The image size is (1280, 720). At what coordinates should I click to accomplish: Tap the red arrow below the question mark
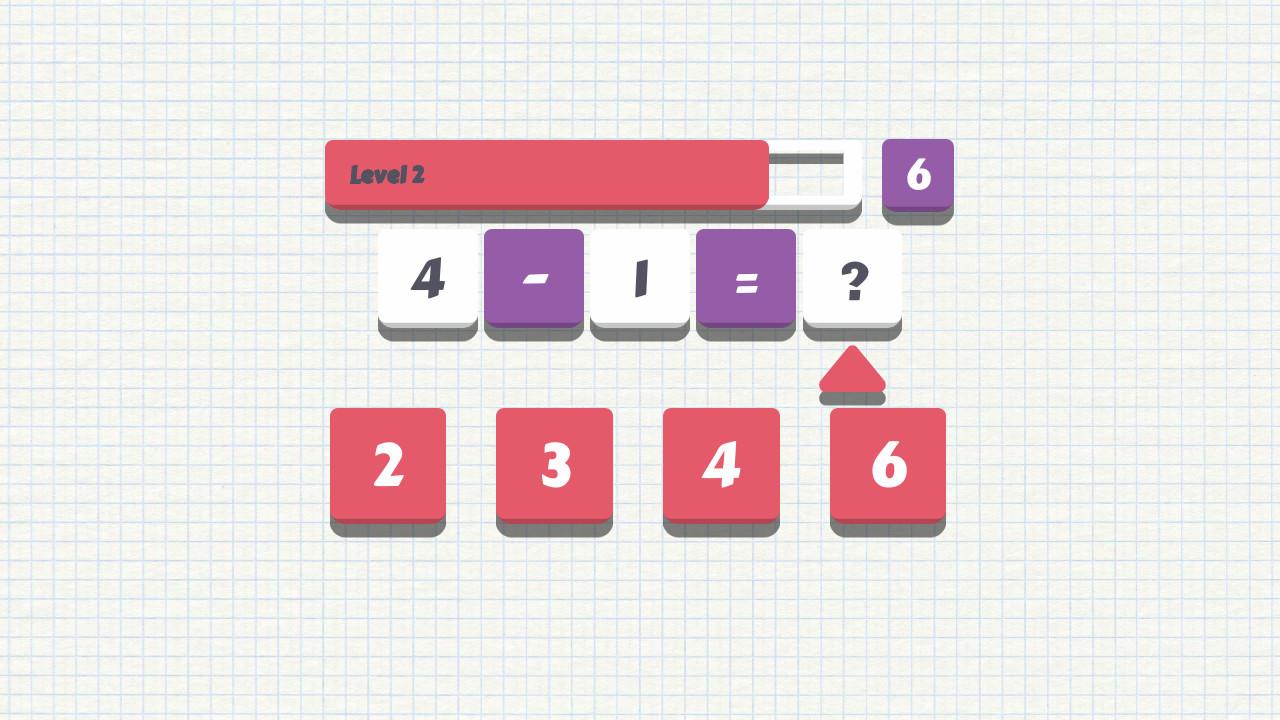pos(852,375)
